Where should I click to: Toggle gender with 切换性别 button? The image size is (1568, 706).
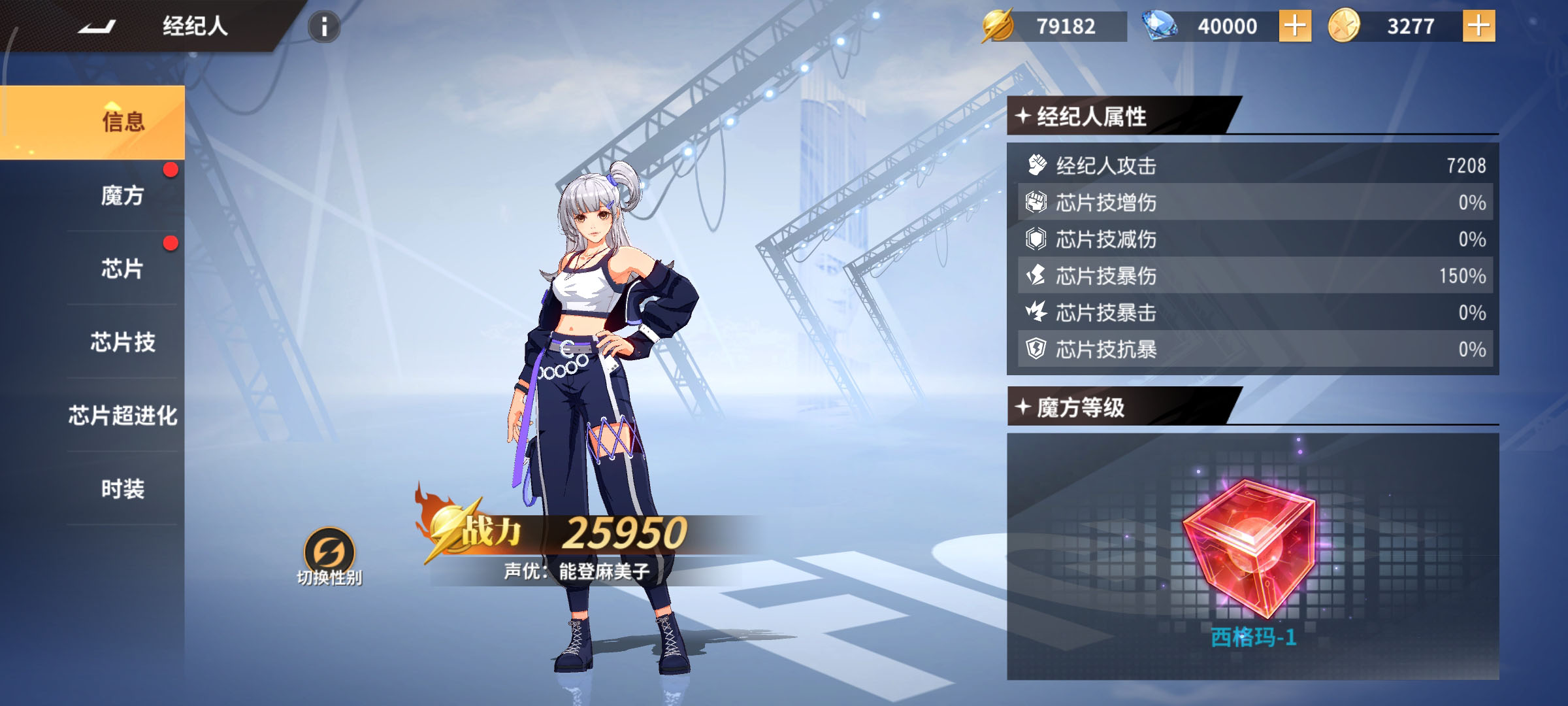pyautogui.click(x=329, y=556)
